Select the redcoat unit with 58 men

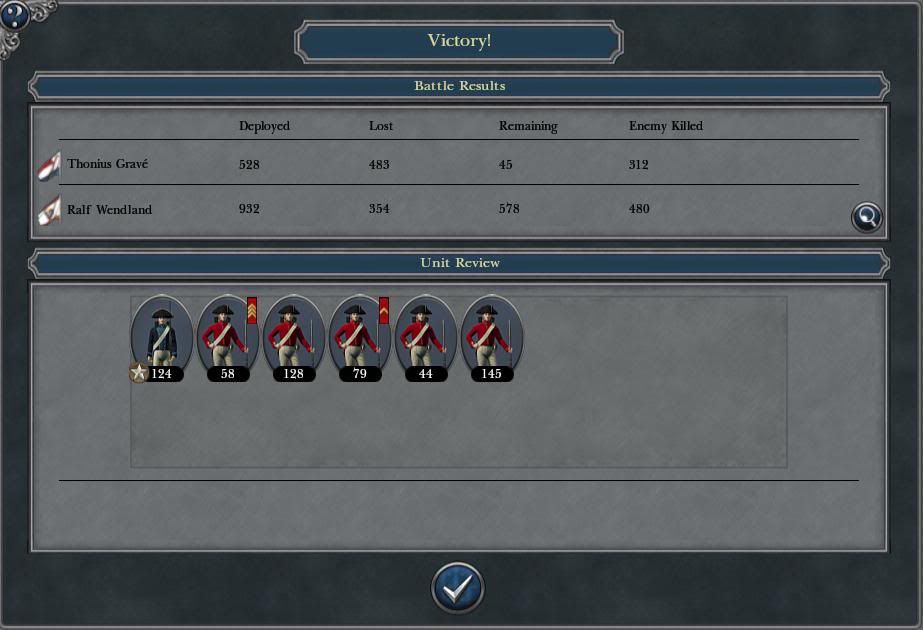(x=227, y=335)
